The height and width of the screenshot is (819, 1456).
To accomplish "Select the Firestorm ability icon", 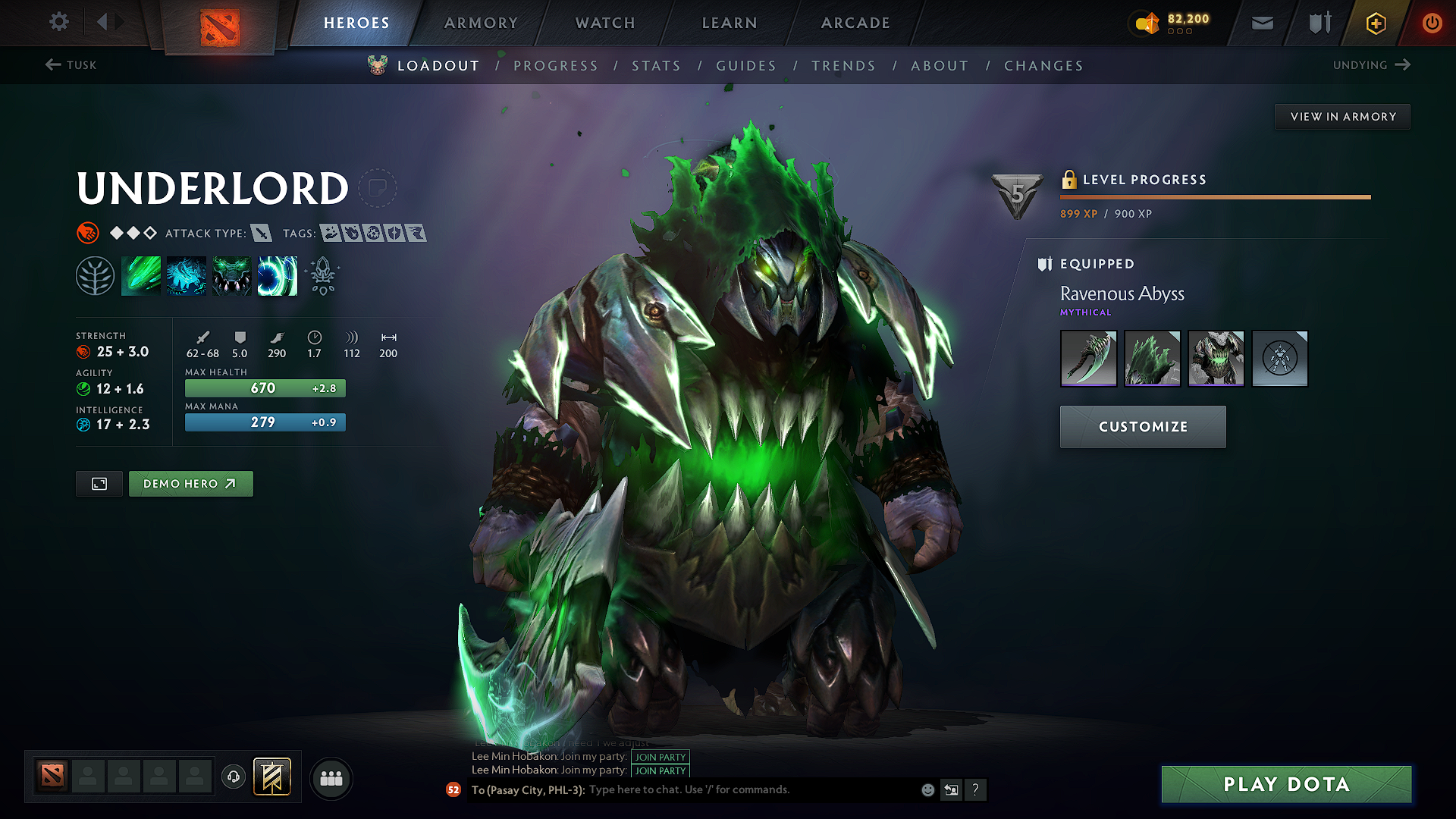I will (141, 276).
